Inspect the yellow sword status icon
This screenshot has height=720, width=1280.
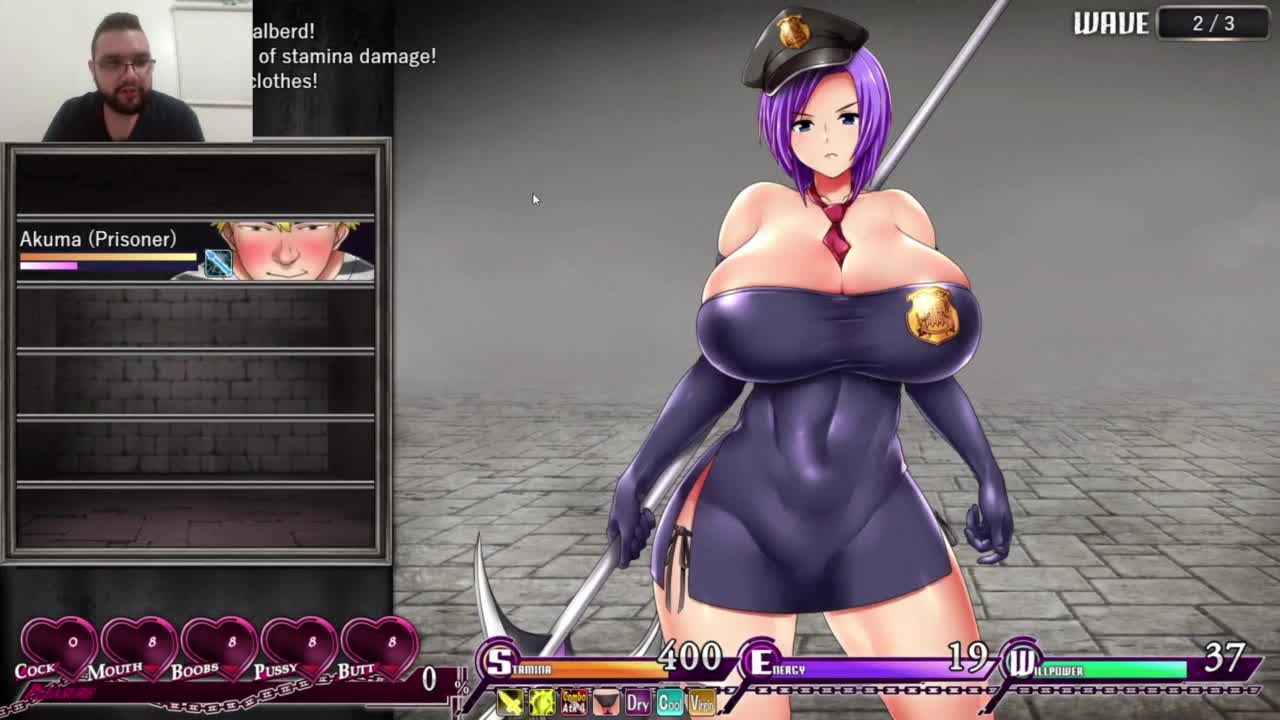tap(510, 703)
